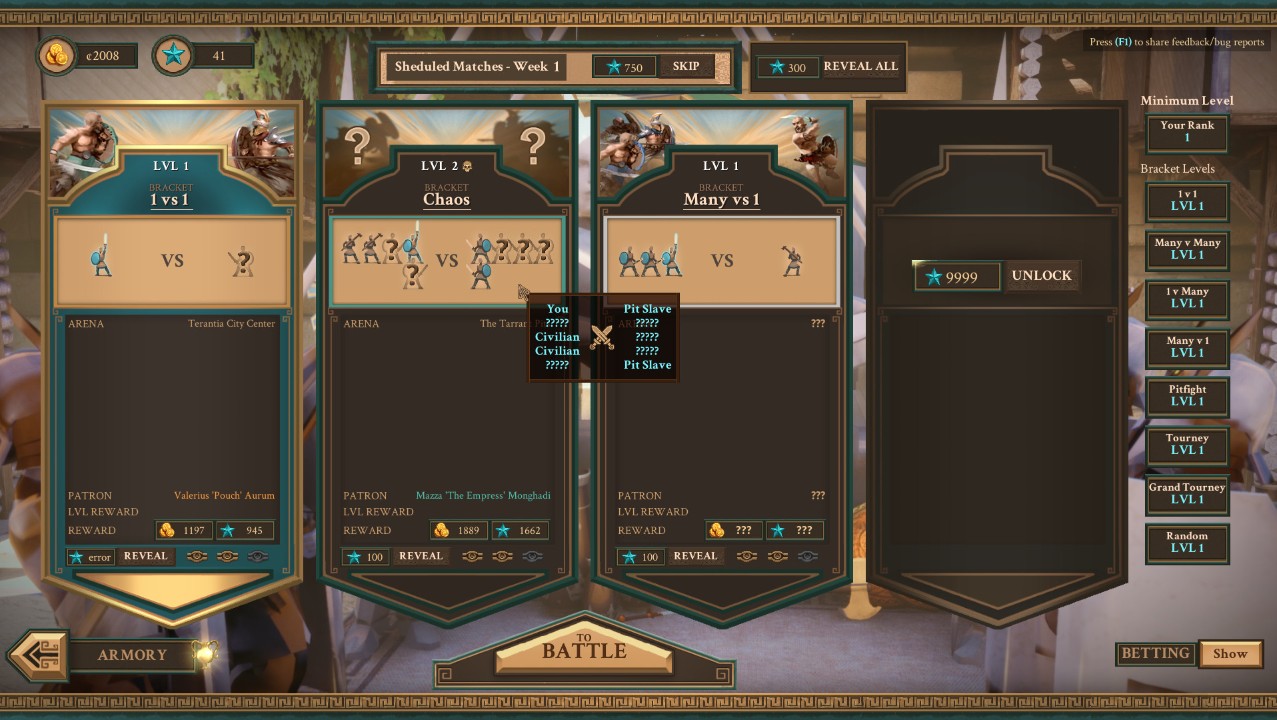Select the 1 v Many bracket level

click(1187, 298)
